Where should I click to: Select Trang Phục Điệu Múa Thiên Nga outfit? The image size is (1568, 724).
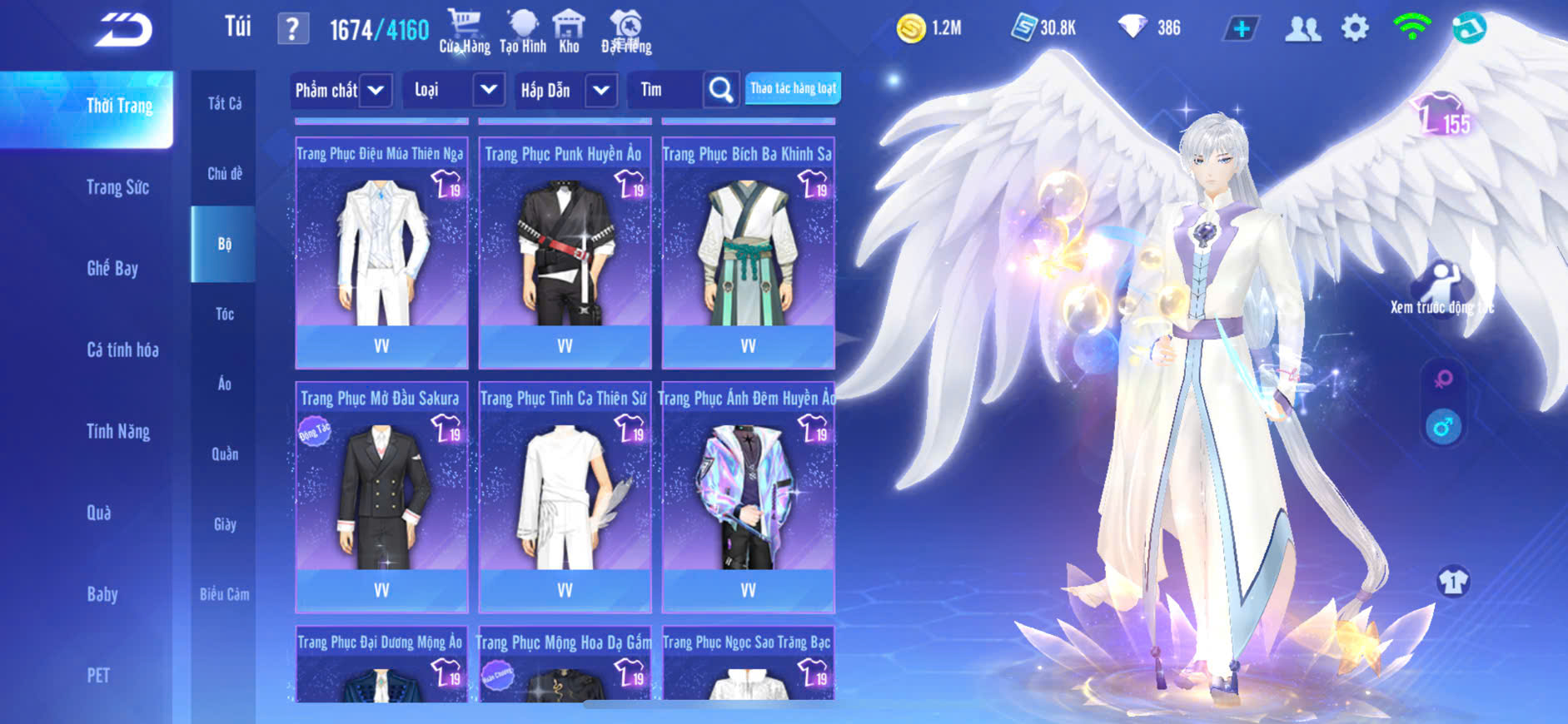(x=381, y=251)
